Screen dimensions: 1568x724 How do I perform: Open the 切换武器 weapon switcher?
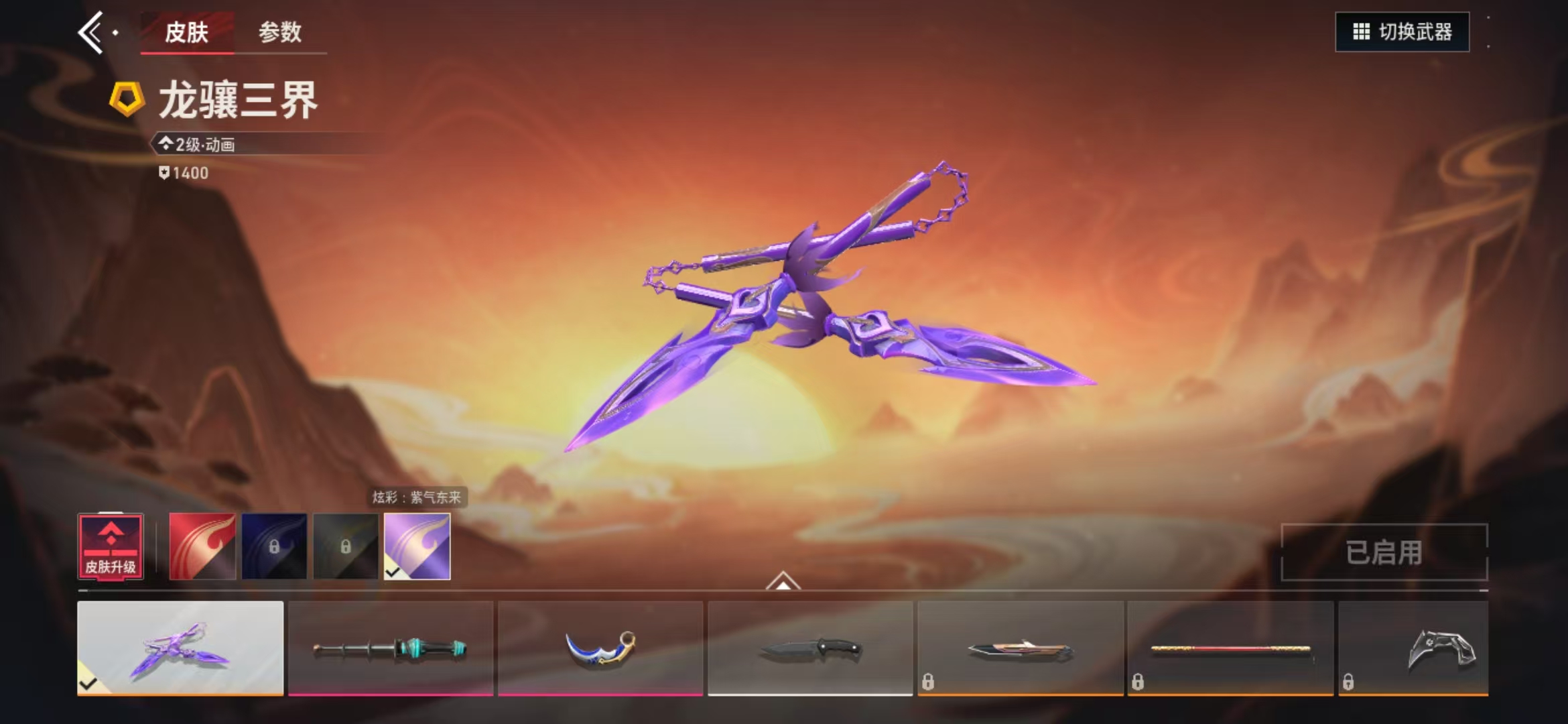click(1402, 32)
